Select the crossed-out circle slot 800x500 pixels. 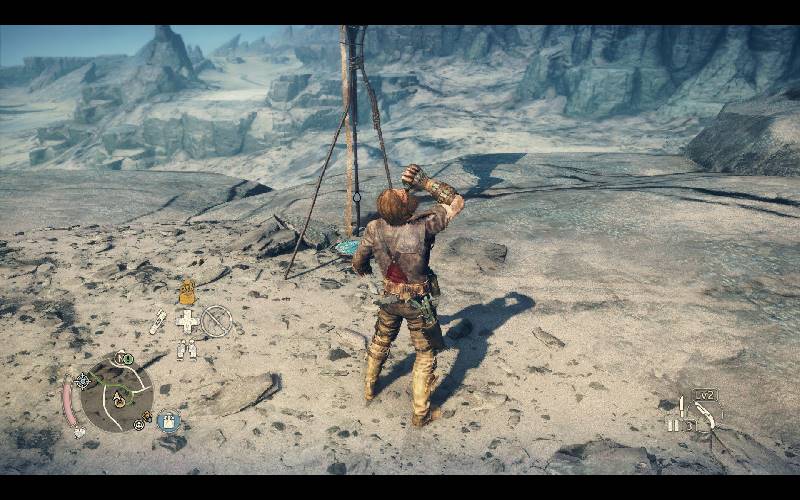pos(216,320)
